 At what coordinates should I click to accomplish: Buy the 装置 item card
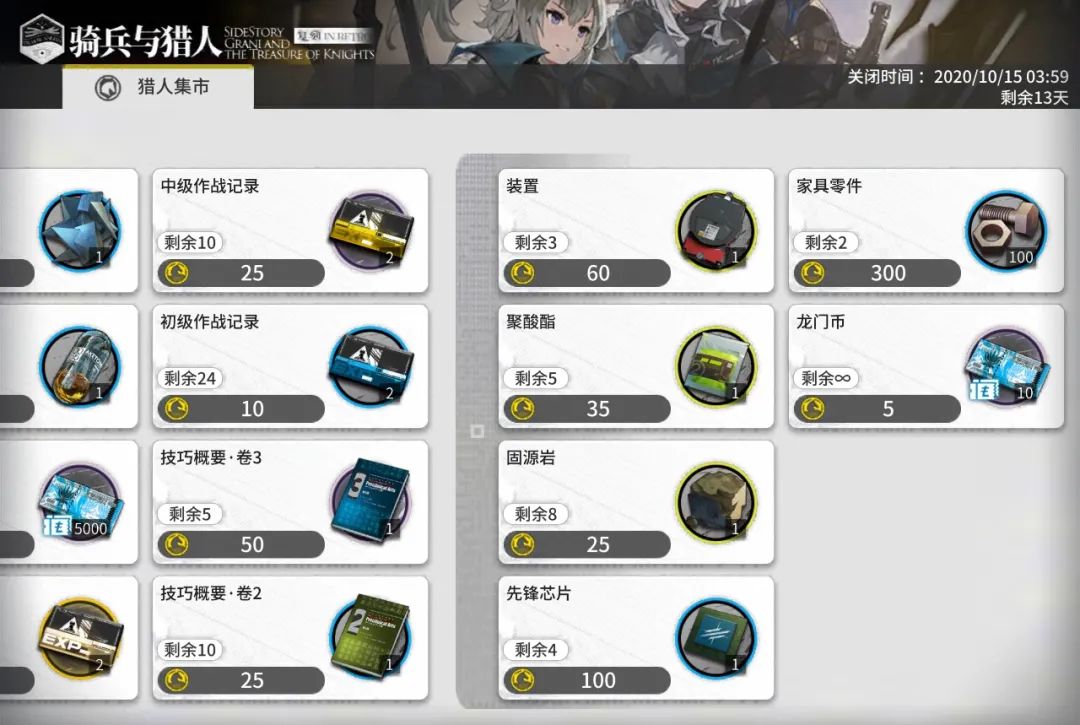[636, 231]
